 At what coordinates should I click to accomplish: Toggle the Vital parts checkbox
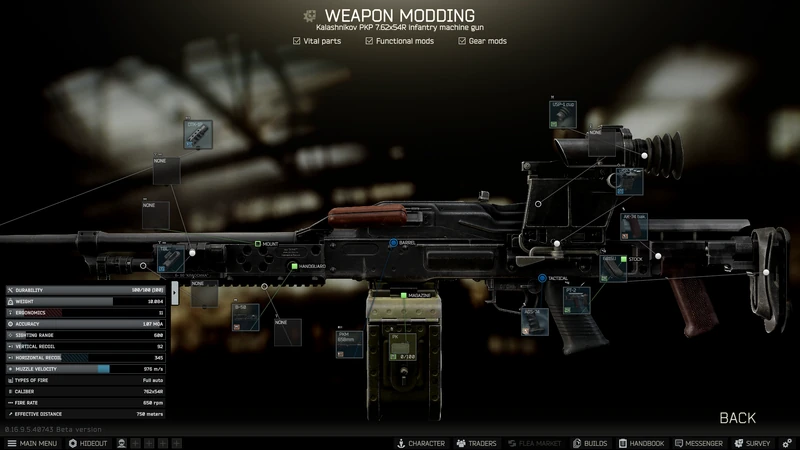click(x=297, y=41)
